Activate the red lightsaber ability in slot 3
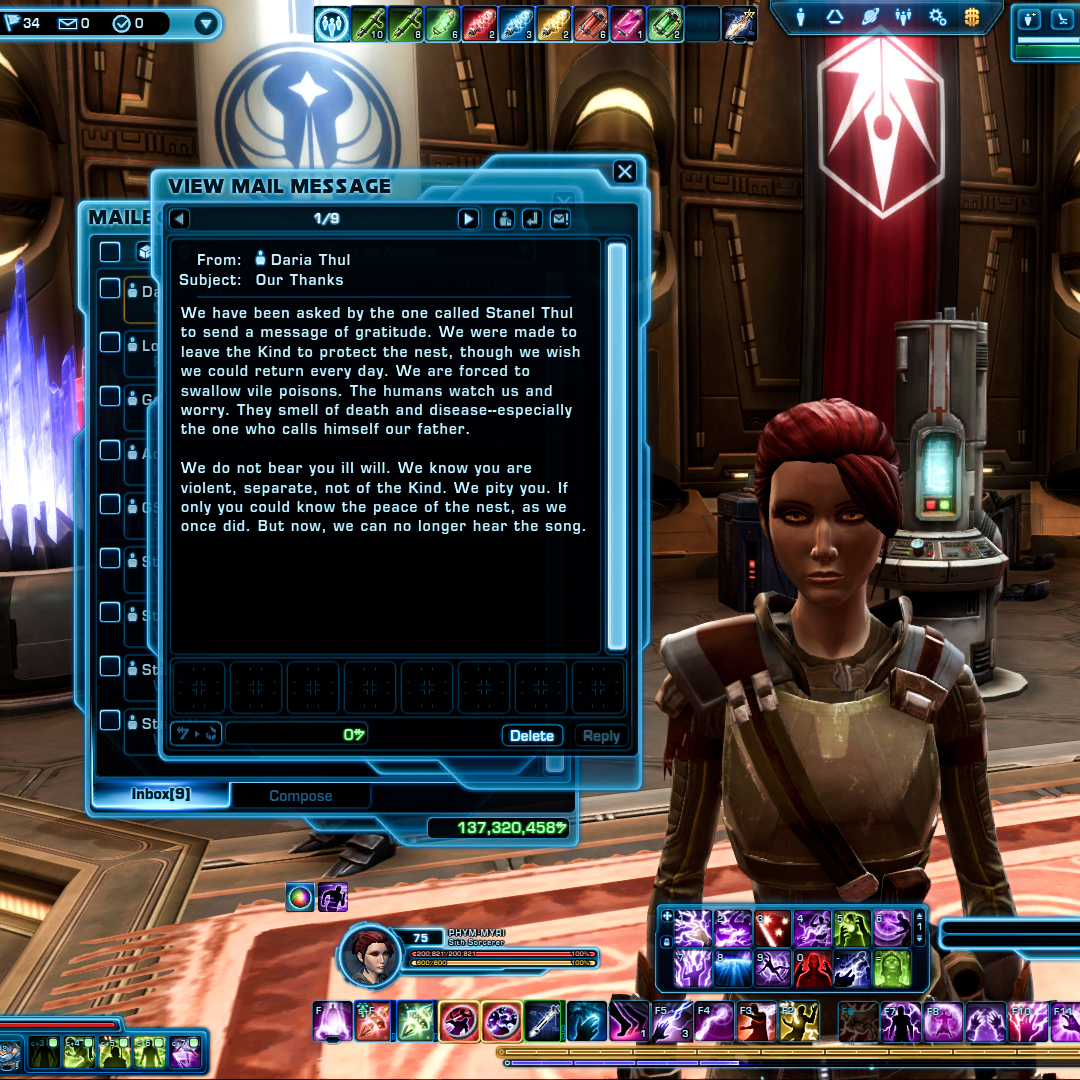This screenshot has width=1080, height=1080. click(x=771, y=930)
